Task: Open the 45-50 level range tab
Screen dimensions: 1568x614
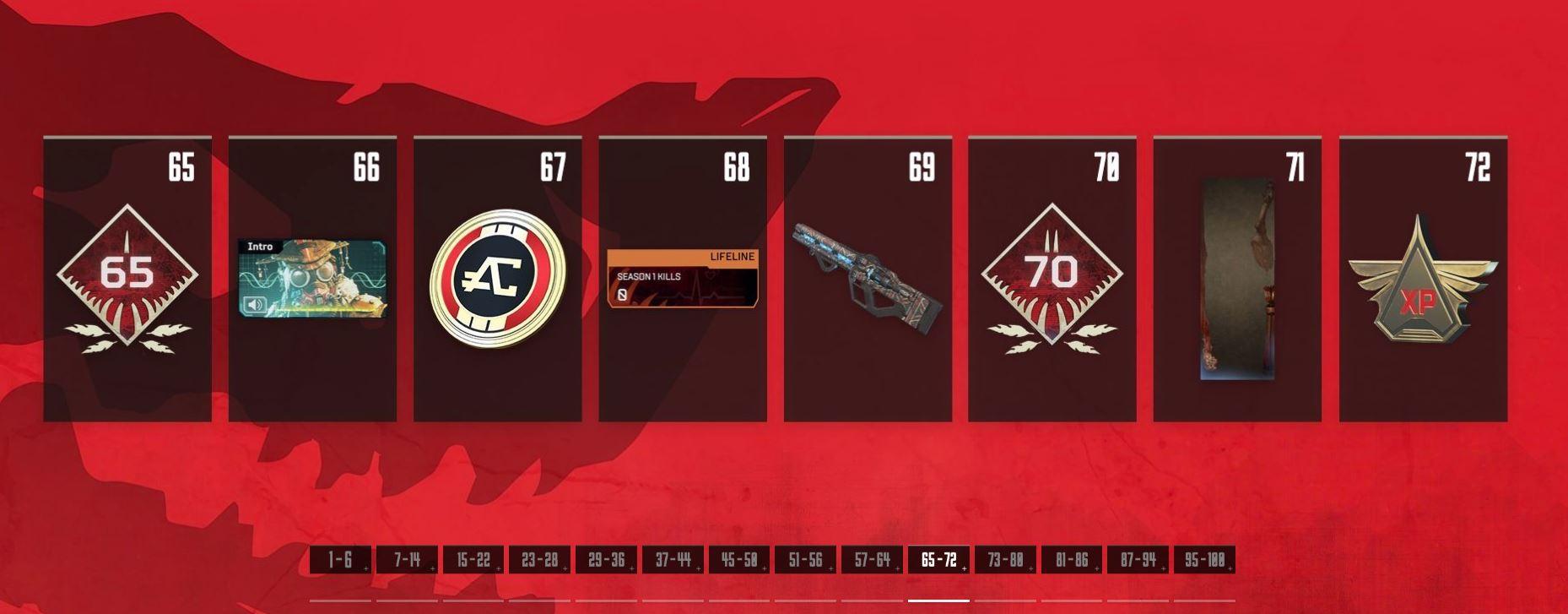Action: pyautogui.click(x=739, y=560)
